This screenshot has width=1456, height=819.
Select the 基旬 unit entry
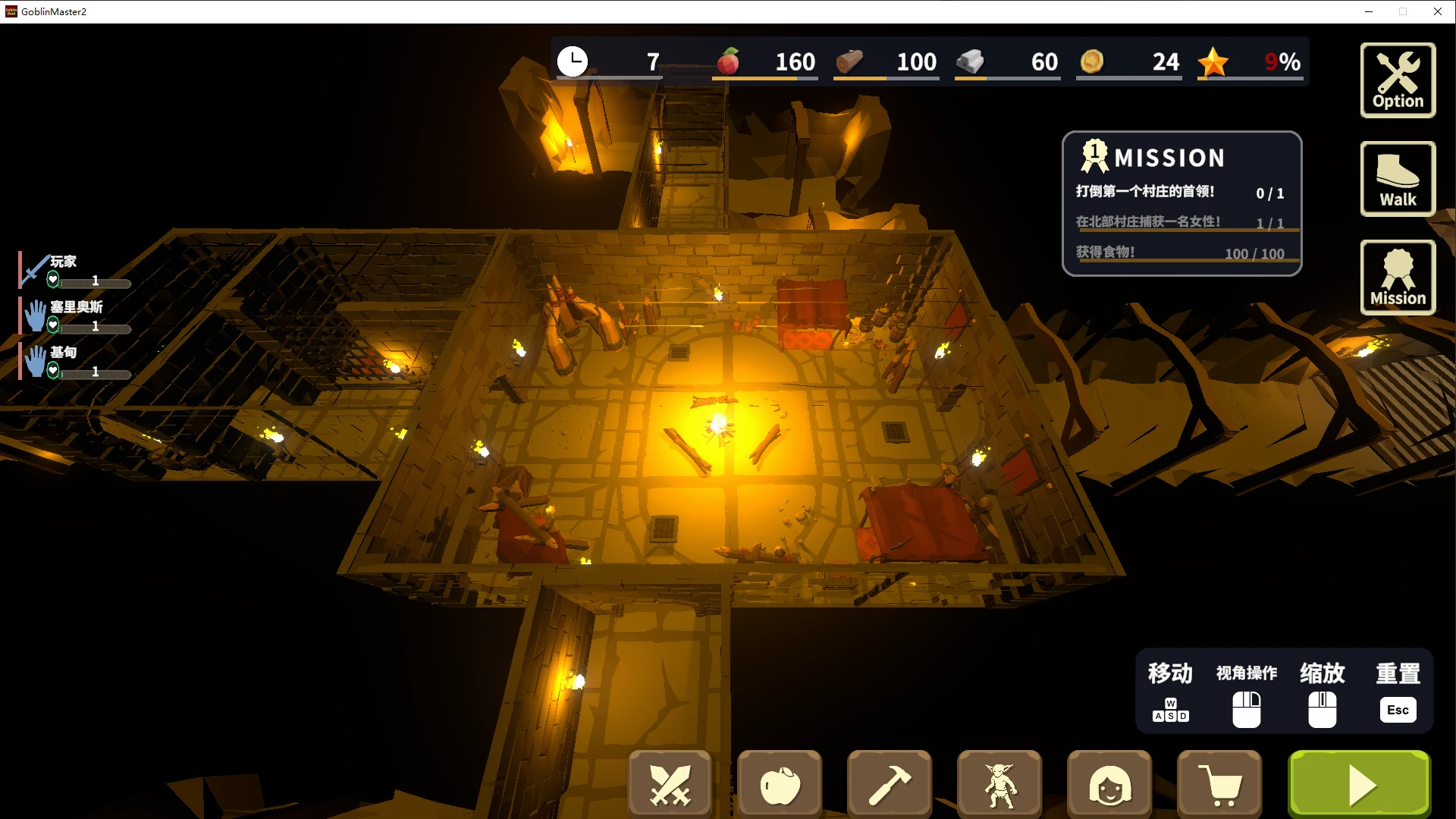tap(75, 362)
